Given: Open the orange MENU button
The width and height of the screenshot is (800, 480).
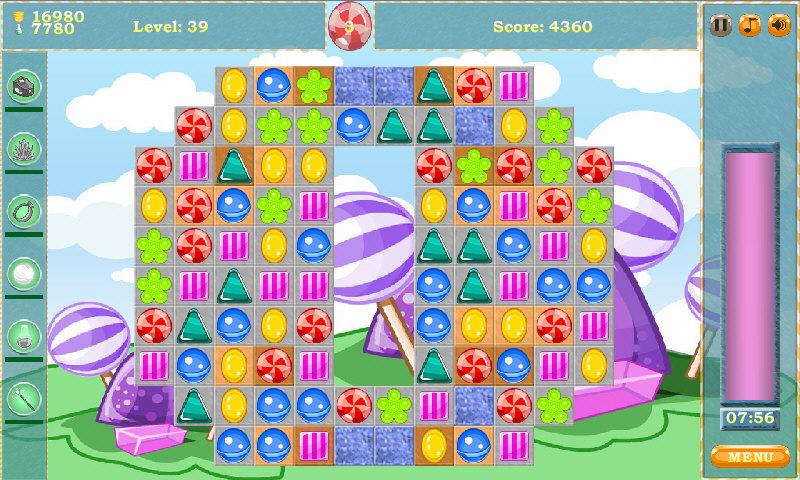Looking at the screenshot, I should (x=749, y=457).
